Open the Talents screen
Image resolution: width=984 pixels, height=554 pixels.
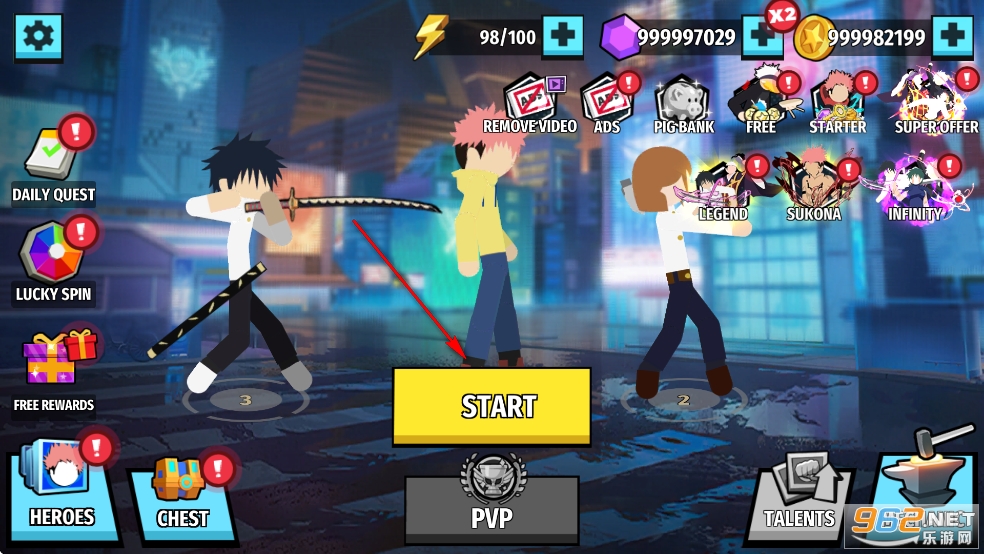pos(800,496)
